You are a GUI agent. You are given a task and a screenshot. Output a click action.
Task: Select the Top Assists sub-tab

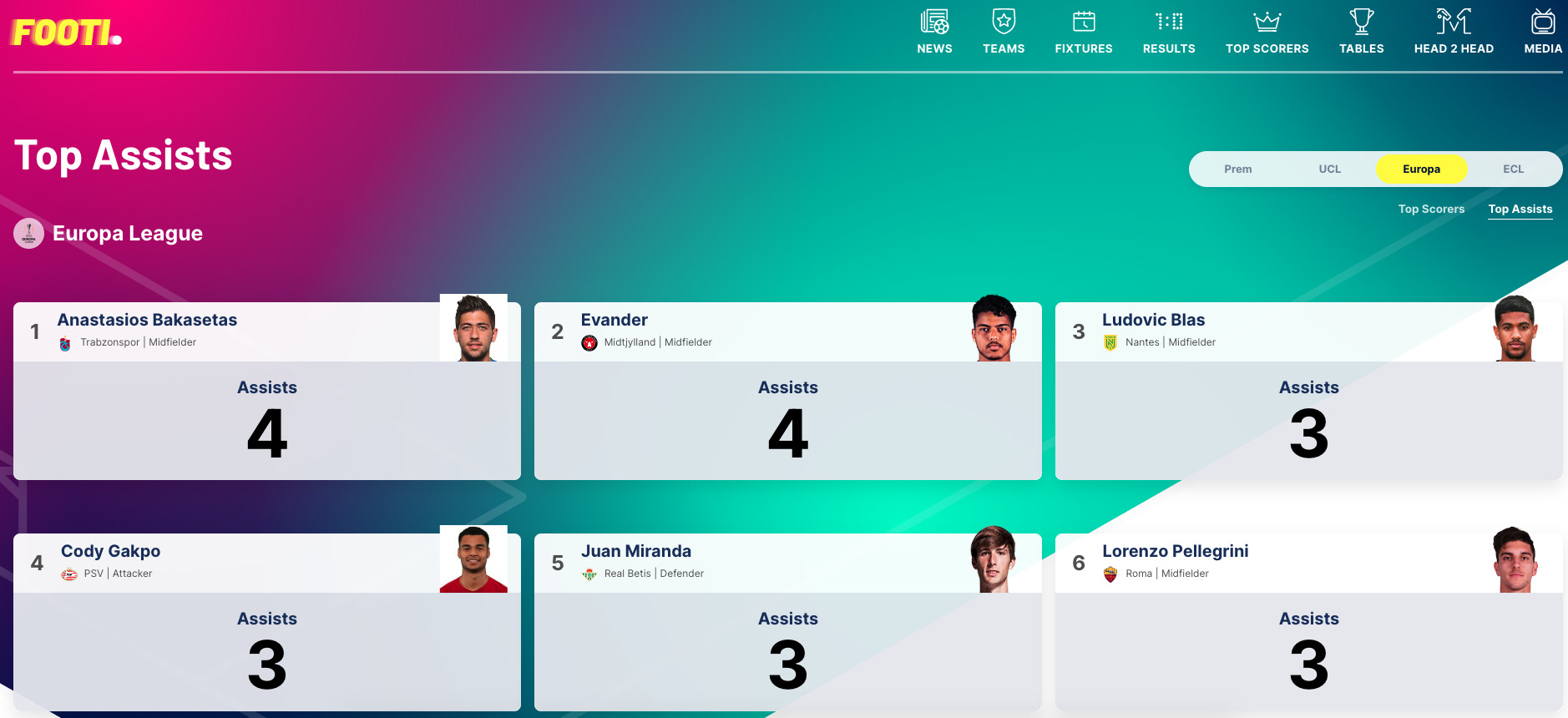(x=1520, y=209)
